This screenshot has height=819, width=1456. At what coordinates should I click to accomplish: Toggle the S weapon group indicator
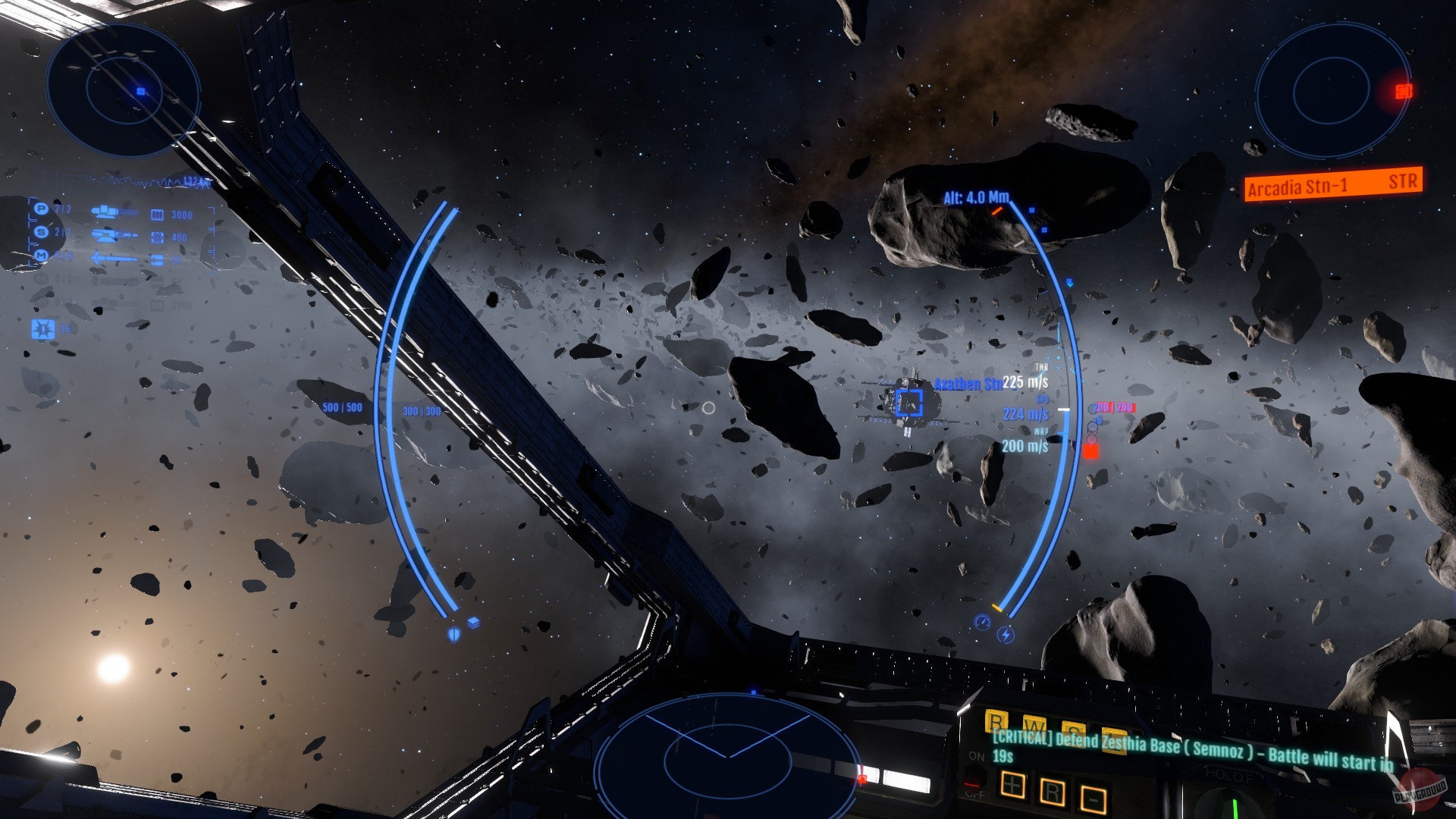click(x=41, y=233)
